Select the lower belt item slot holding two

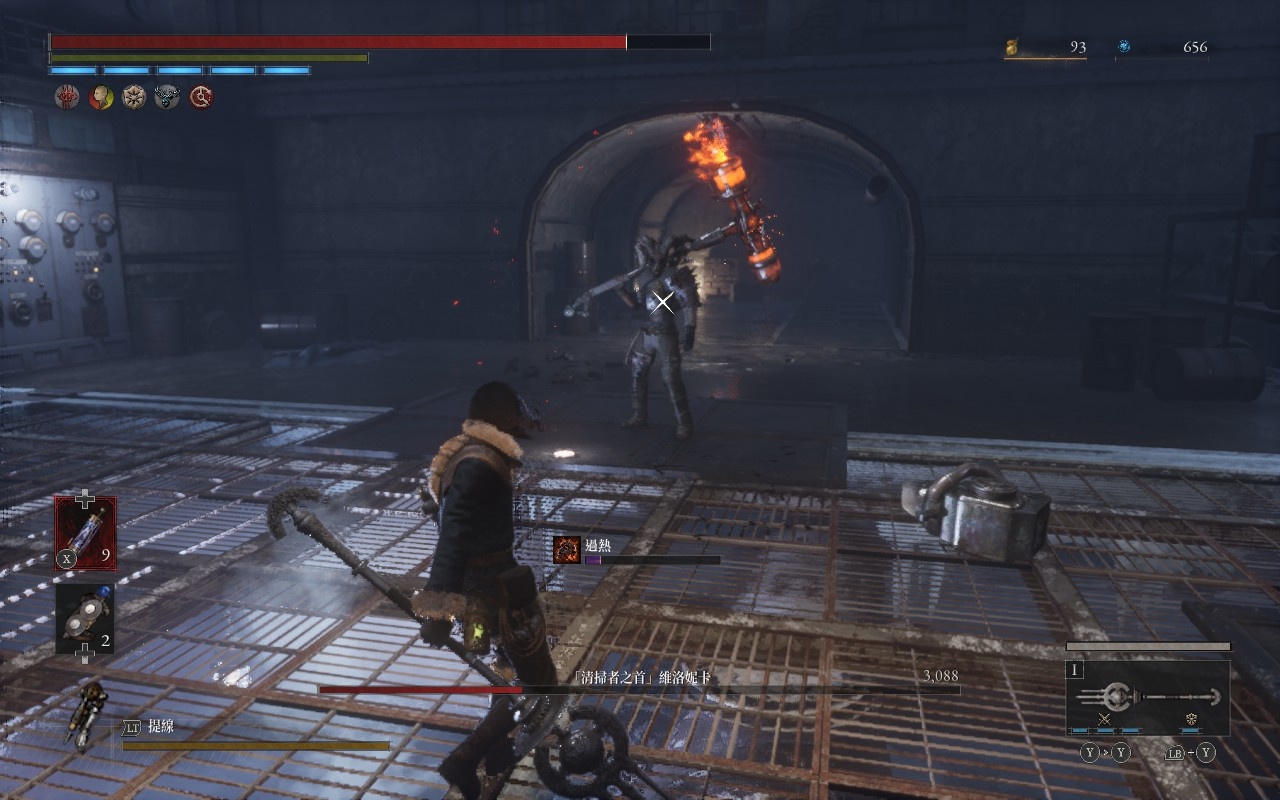[x=85, y=618]
